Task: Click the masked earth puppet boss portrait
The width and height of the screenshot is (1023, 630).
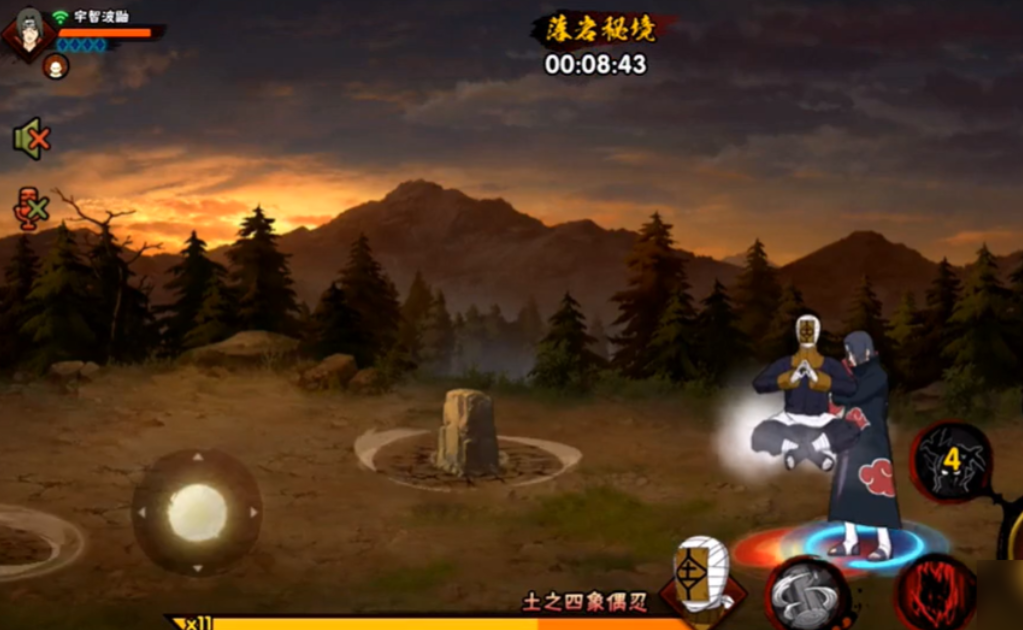Action: pyautogui.click(x=701, y=577)
